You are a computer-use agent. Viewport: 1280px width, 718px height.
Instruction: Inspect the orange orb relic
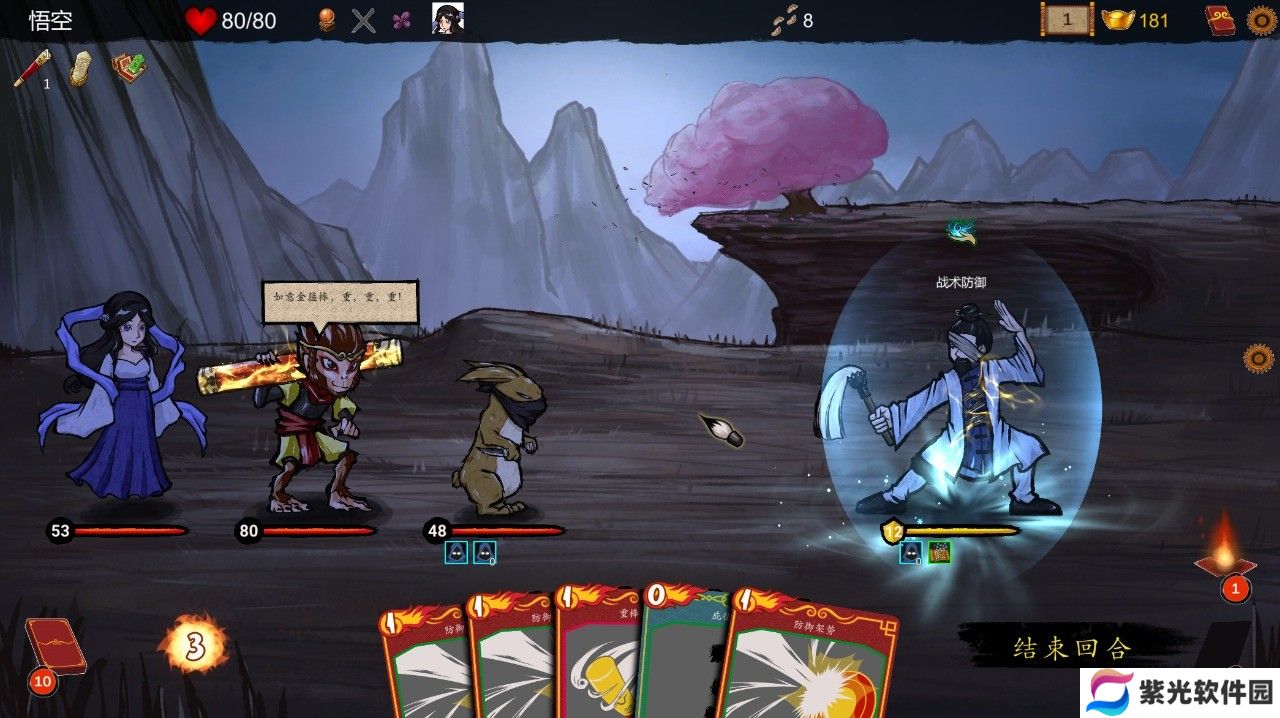(326, 20)
